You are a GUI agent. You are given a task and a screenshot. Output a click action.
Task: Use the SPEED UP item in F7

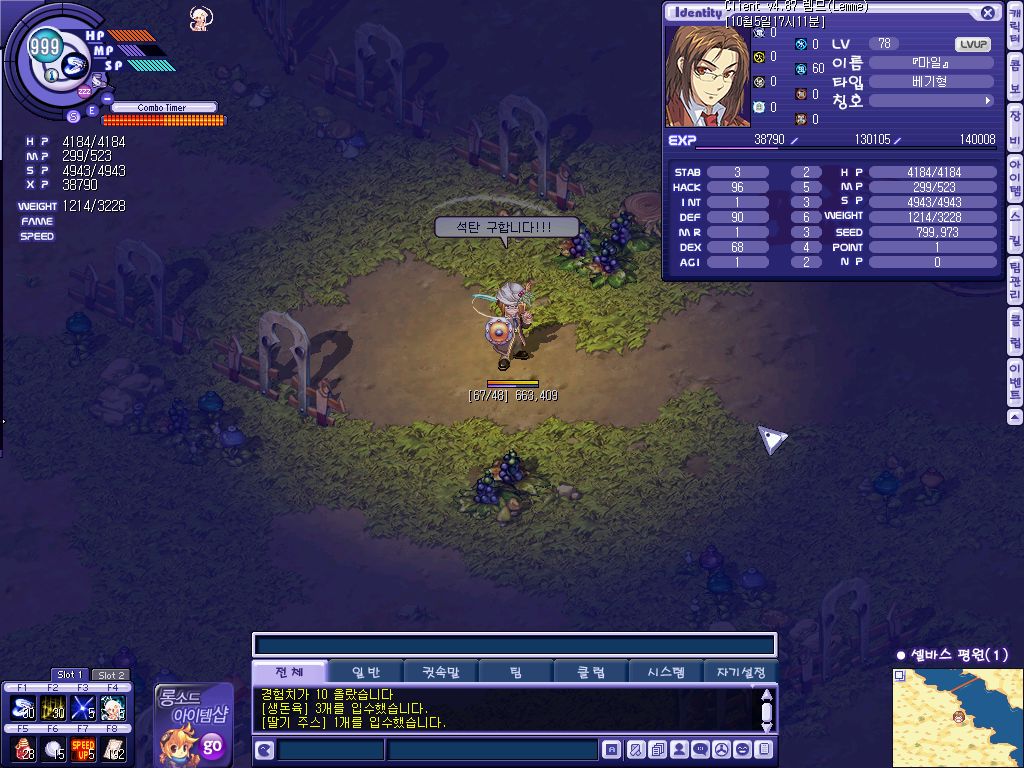coord(82,749)
